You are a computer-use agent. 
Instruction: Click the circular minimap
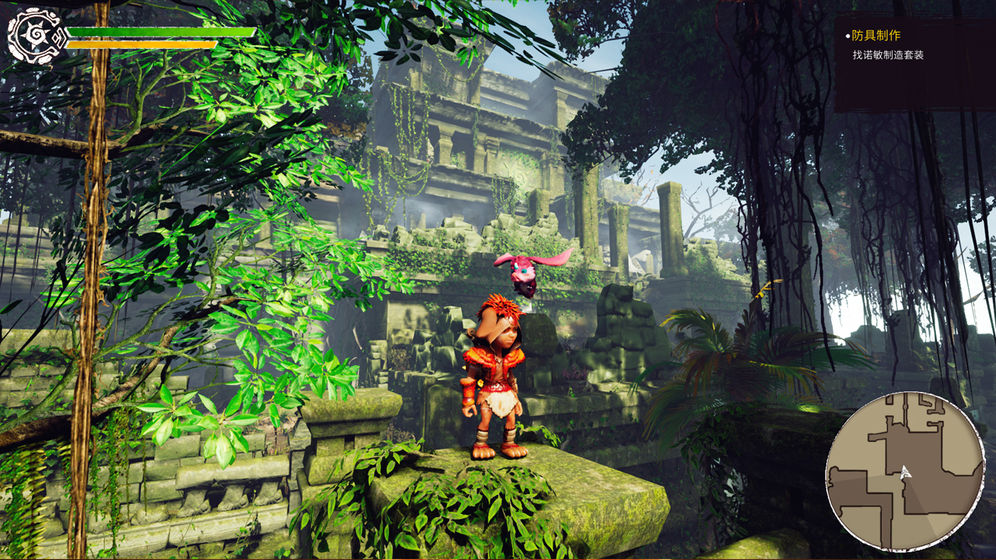[903, 469]
